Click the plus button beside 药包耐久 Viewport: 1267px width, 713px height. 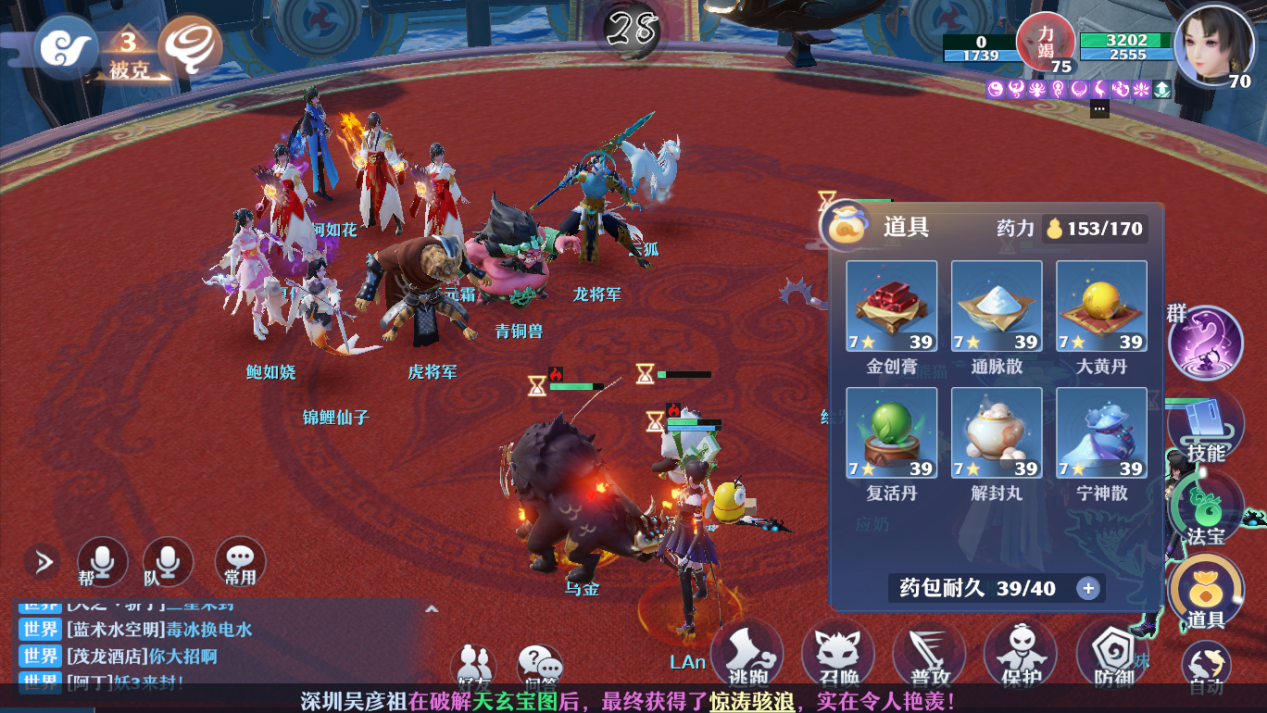1088,588
